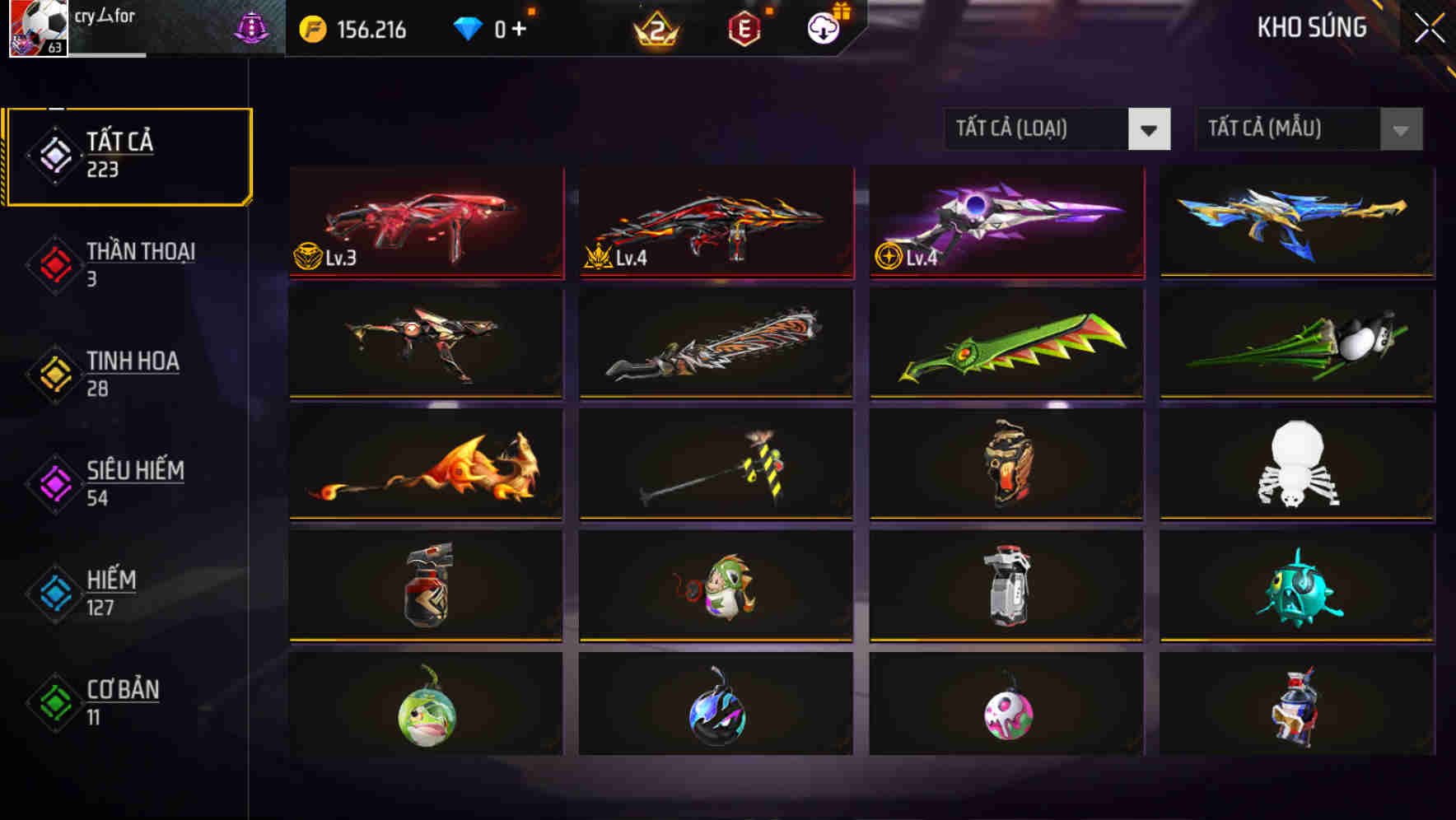Click the player avatar portrait
Viewport: 1456px width, 820px height.
coord(37,28)
